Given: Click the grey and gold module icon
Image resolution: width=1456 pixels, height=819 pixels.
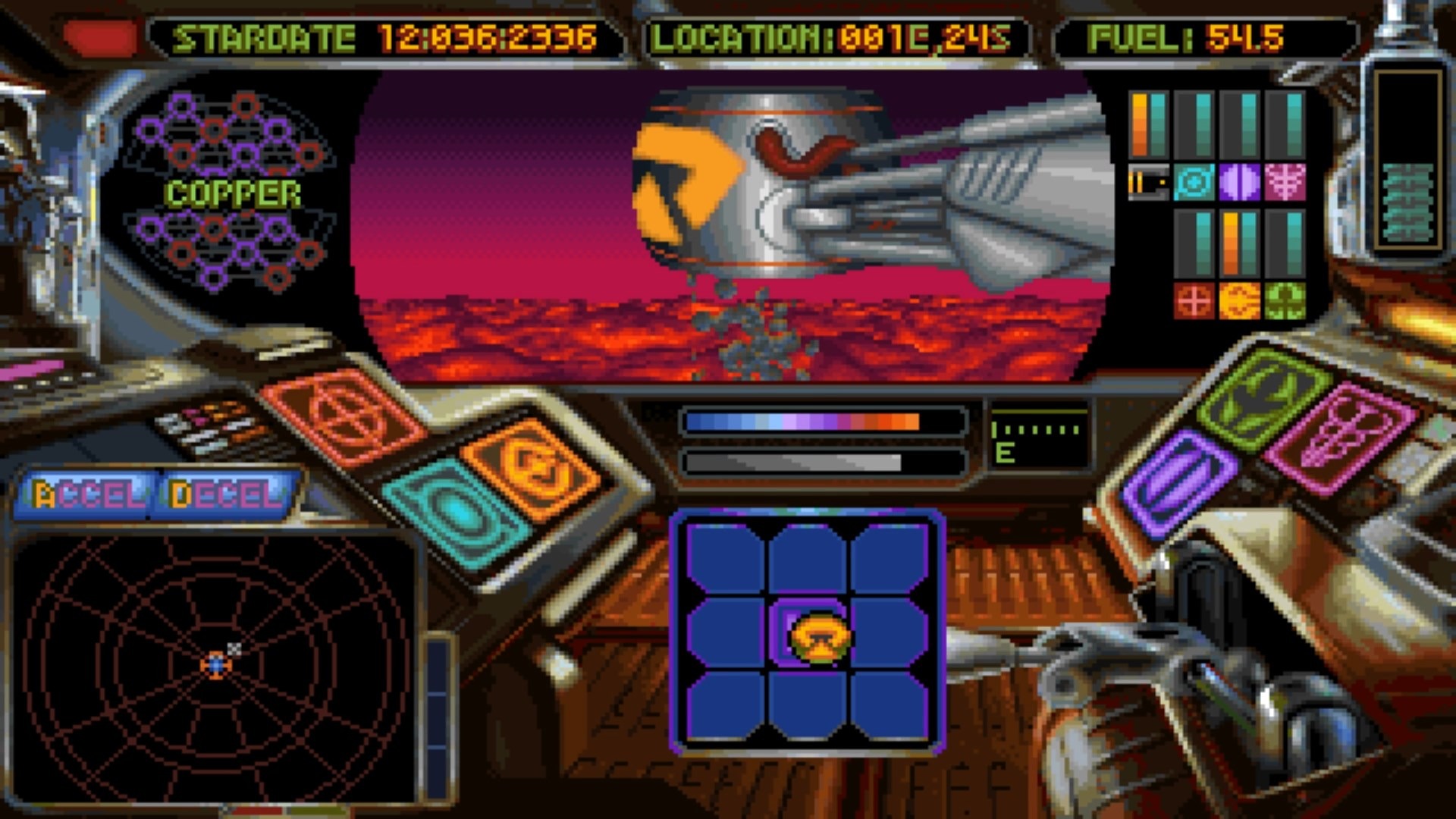Looking at the screenshot, I should click(1148, 183).
